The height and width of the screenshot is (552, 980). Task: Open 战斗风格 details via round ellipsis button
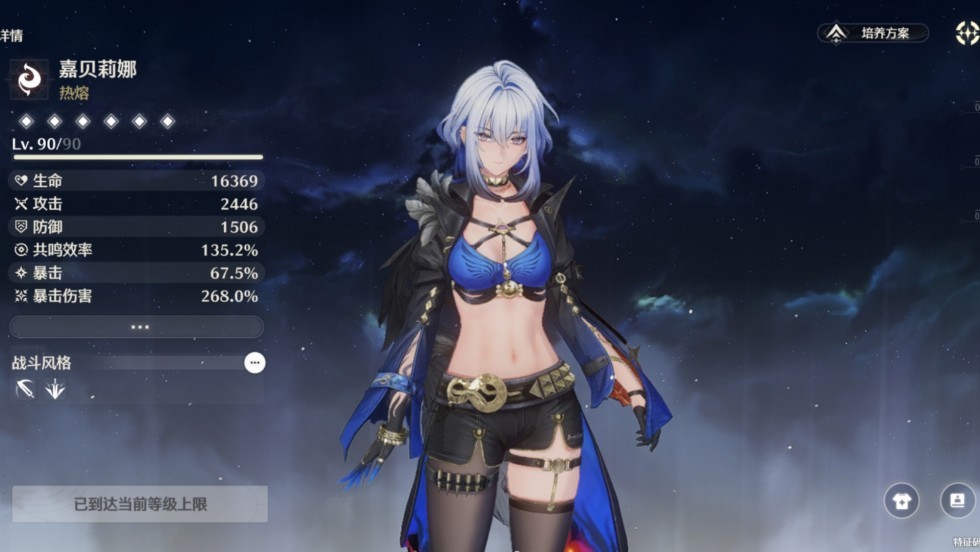coord(255,362)
